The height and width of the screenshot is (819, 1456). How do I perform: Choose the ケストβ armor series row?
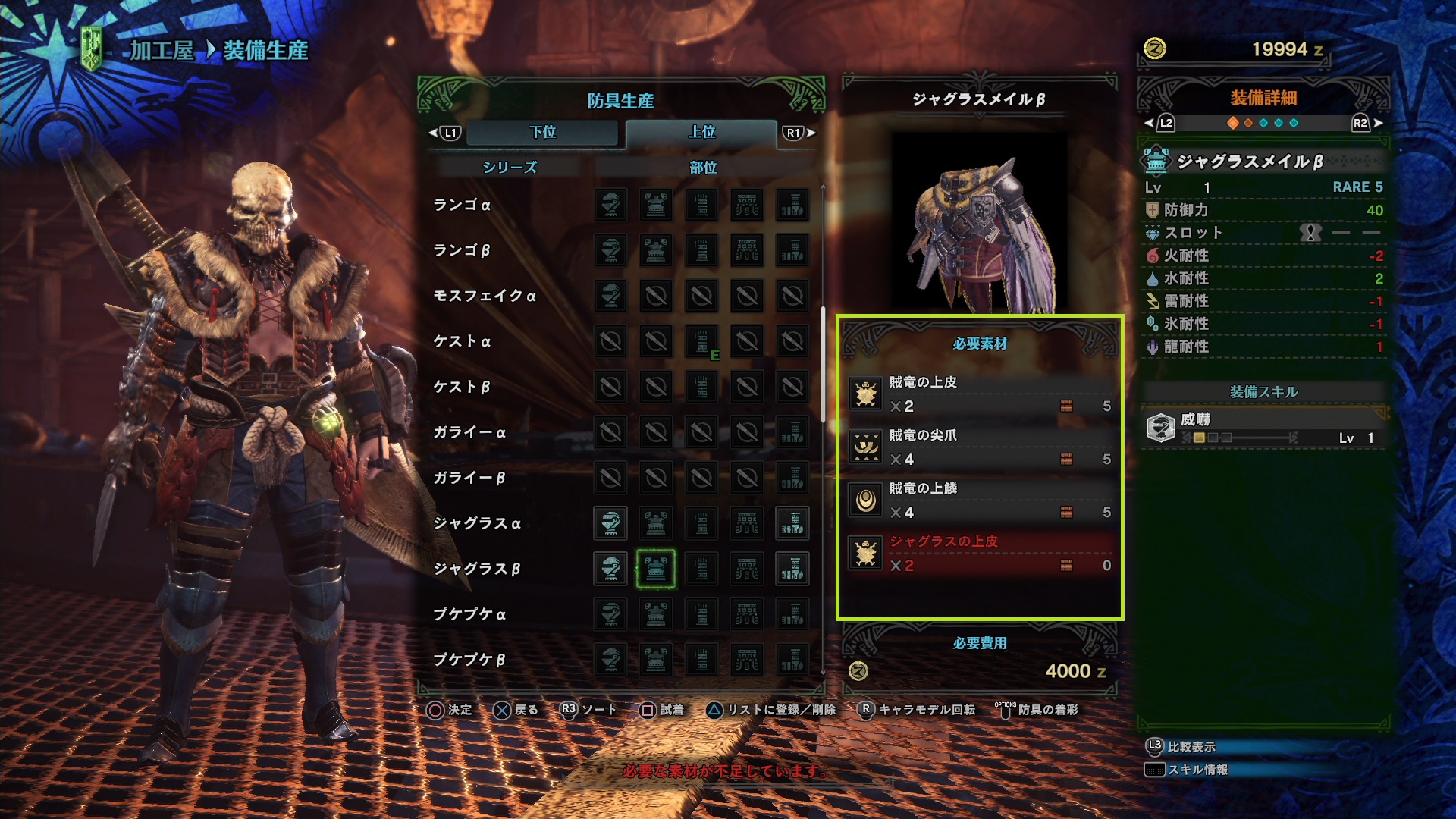(x=462, y=387)
